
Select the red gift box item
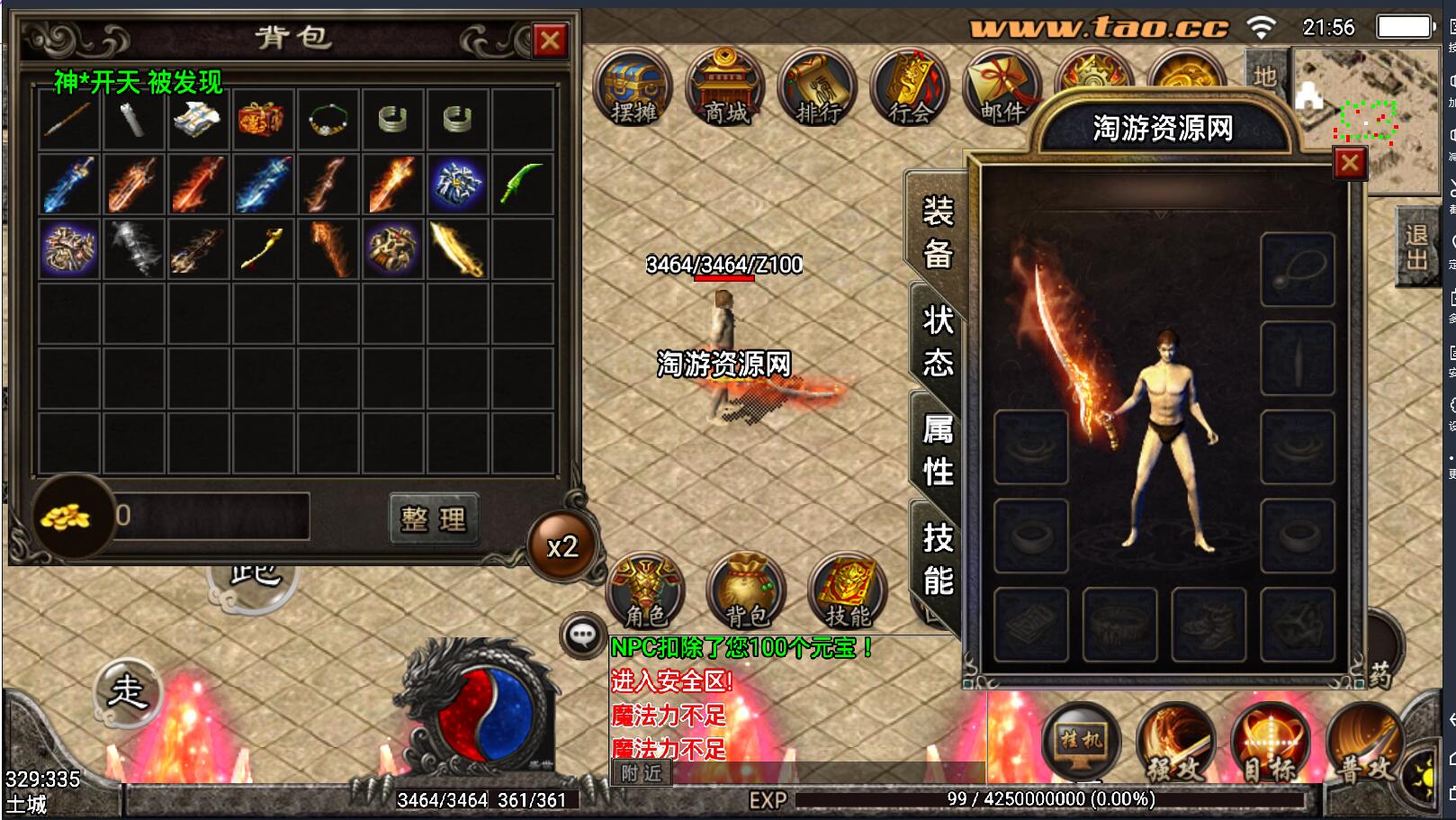(x=262, y=119)
